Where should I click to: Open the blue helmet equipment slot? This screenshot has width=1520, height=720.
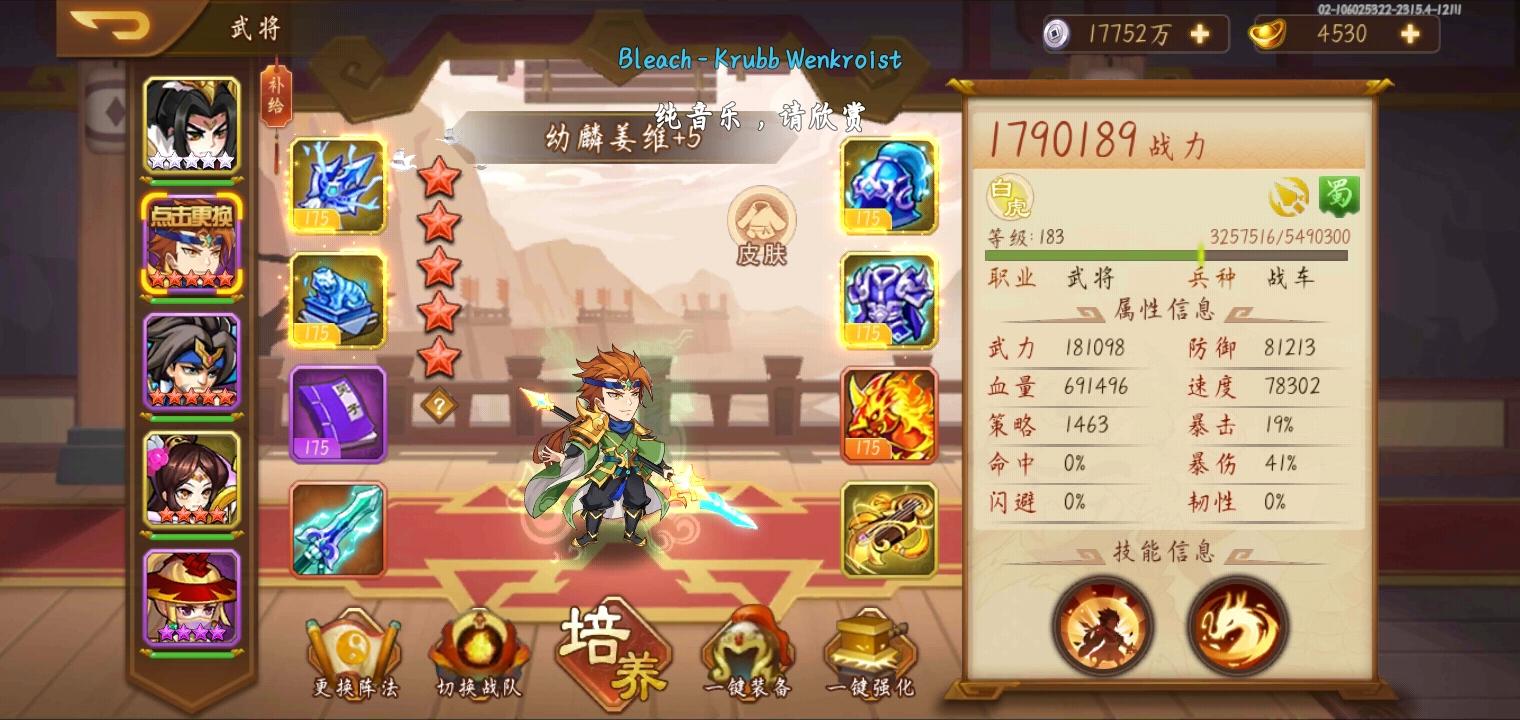click(x=888, y=186)
